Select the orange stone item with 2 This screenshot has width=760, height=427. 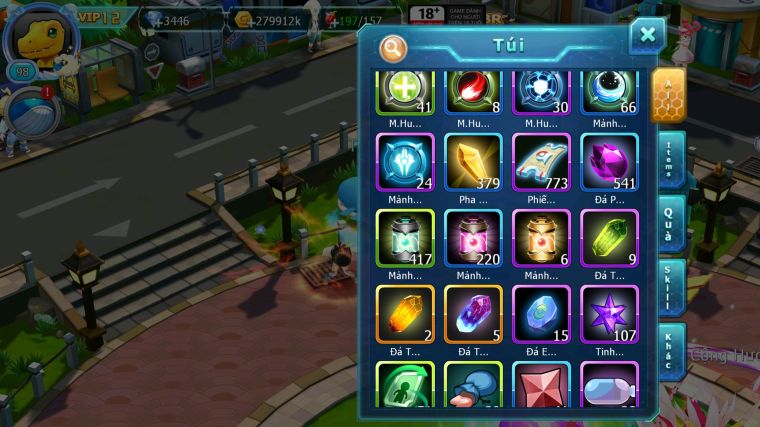tap(405, 314)
